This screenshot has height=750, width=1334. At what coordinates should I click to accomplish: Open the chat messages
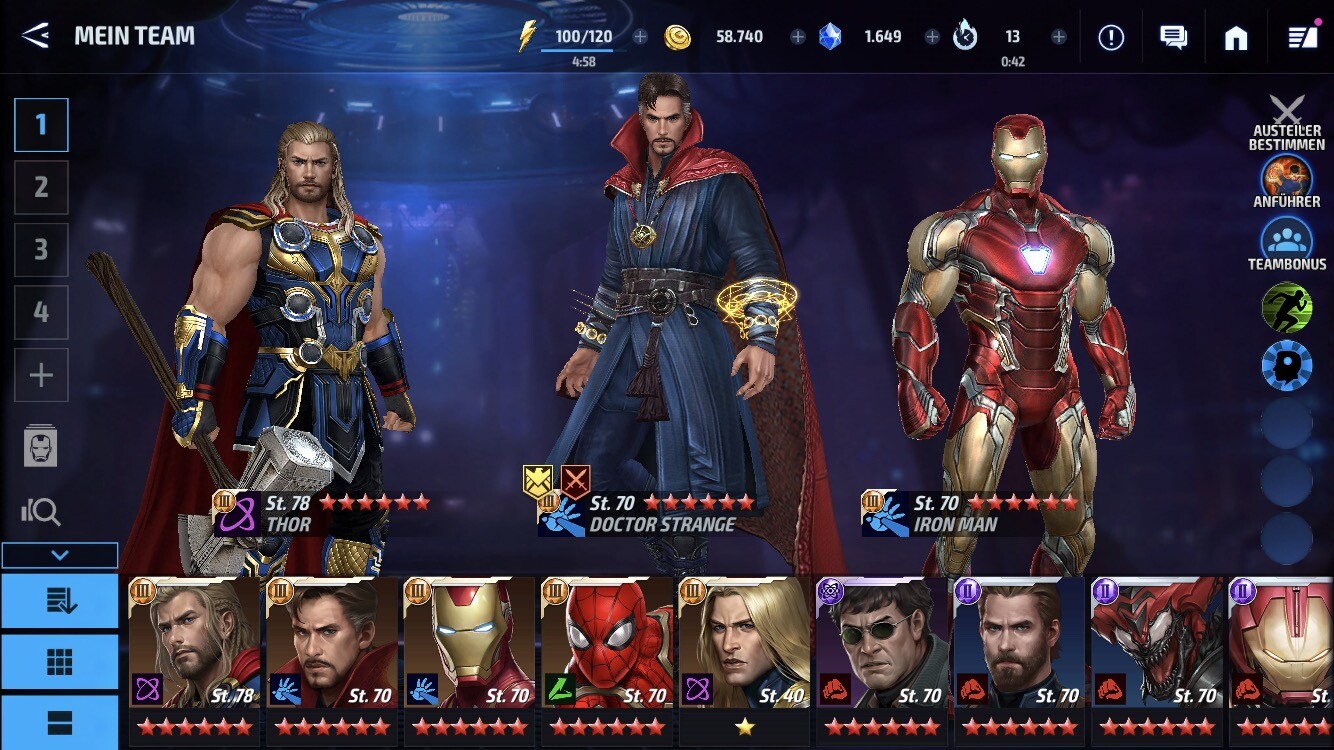tap(1173, 37)
